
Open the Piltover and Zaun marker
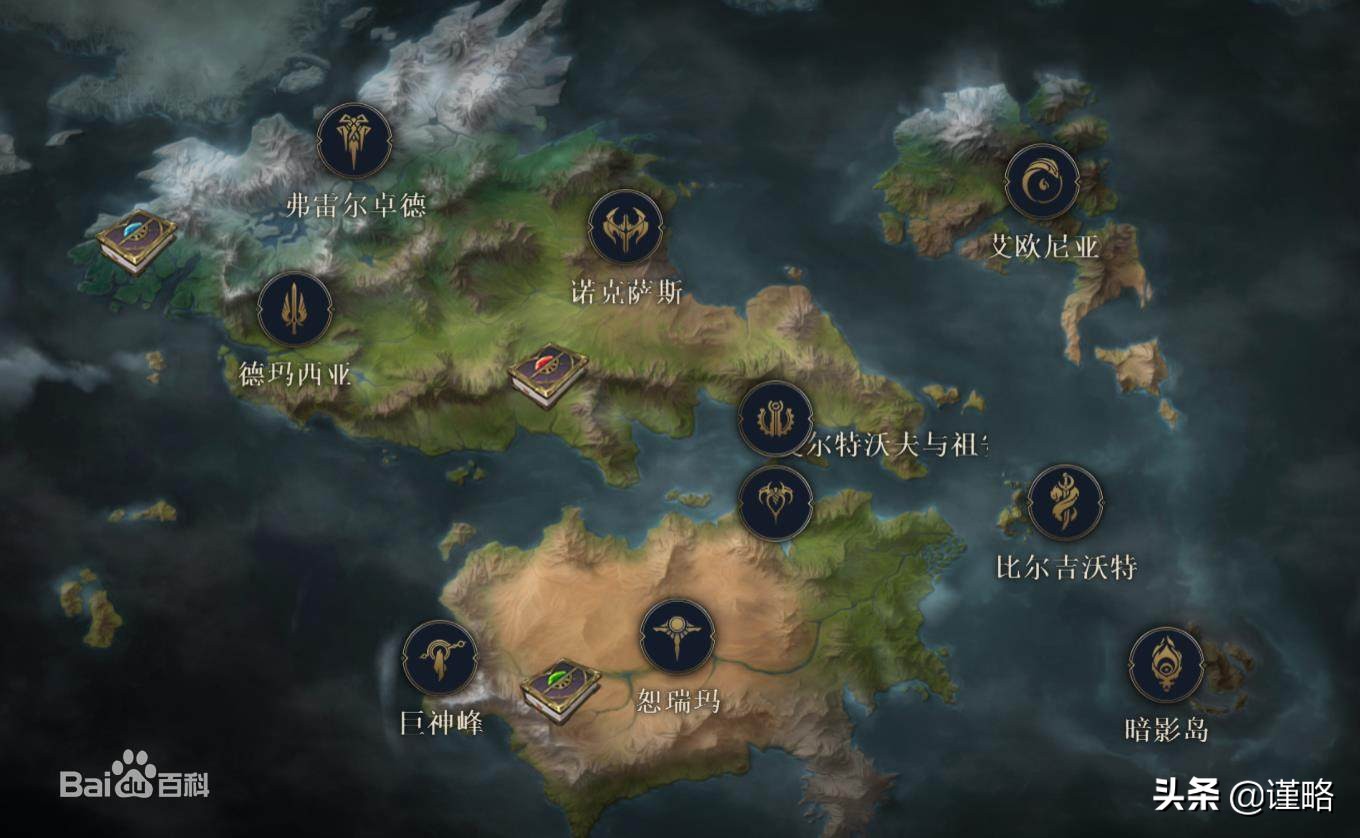point(775,418)
